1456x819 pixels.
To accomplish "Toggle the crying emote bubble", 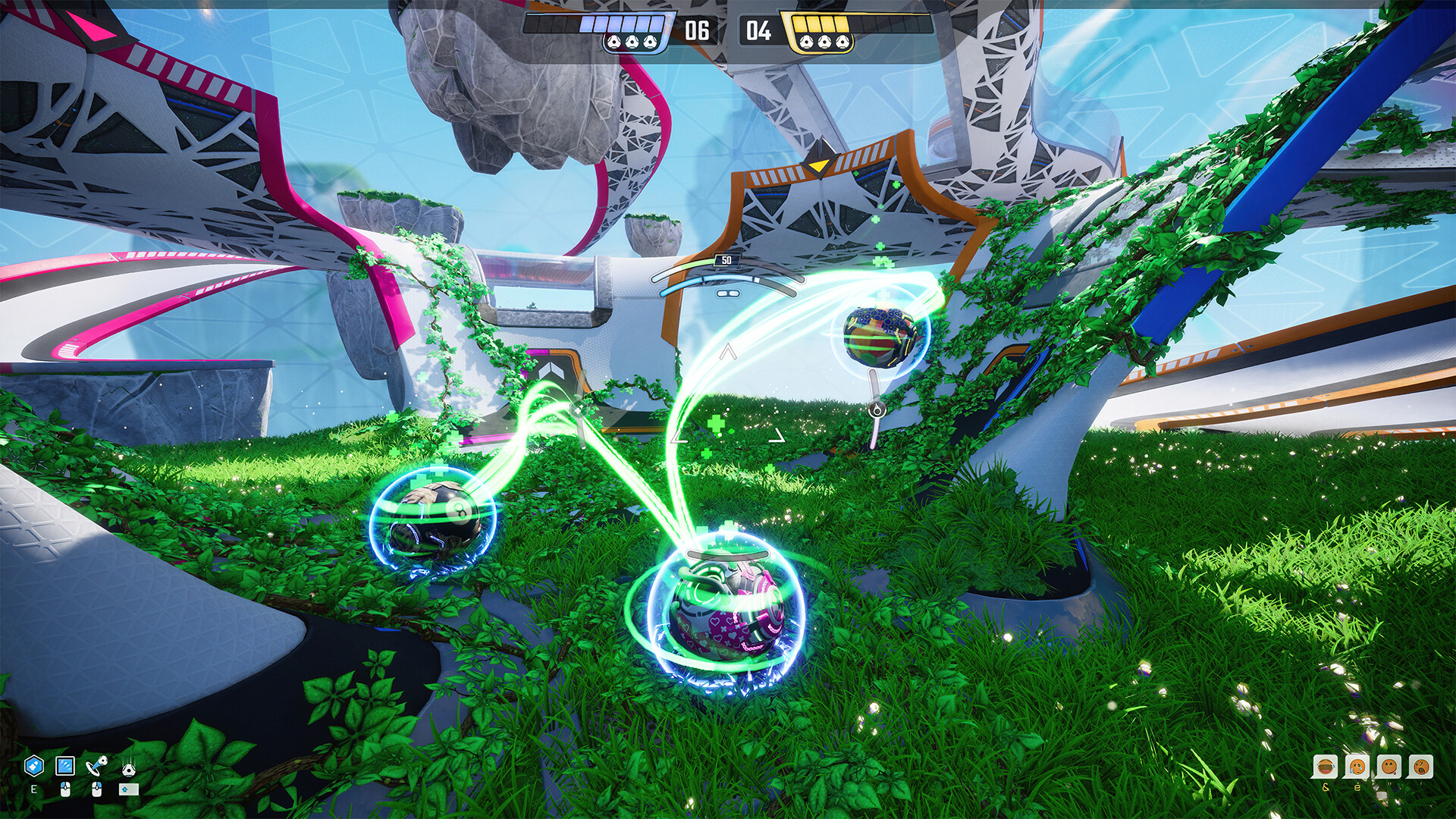I will tap(1356, 766).
